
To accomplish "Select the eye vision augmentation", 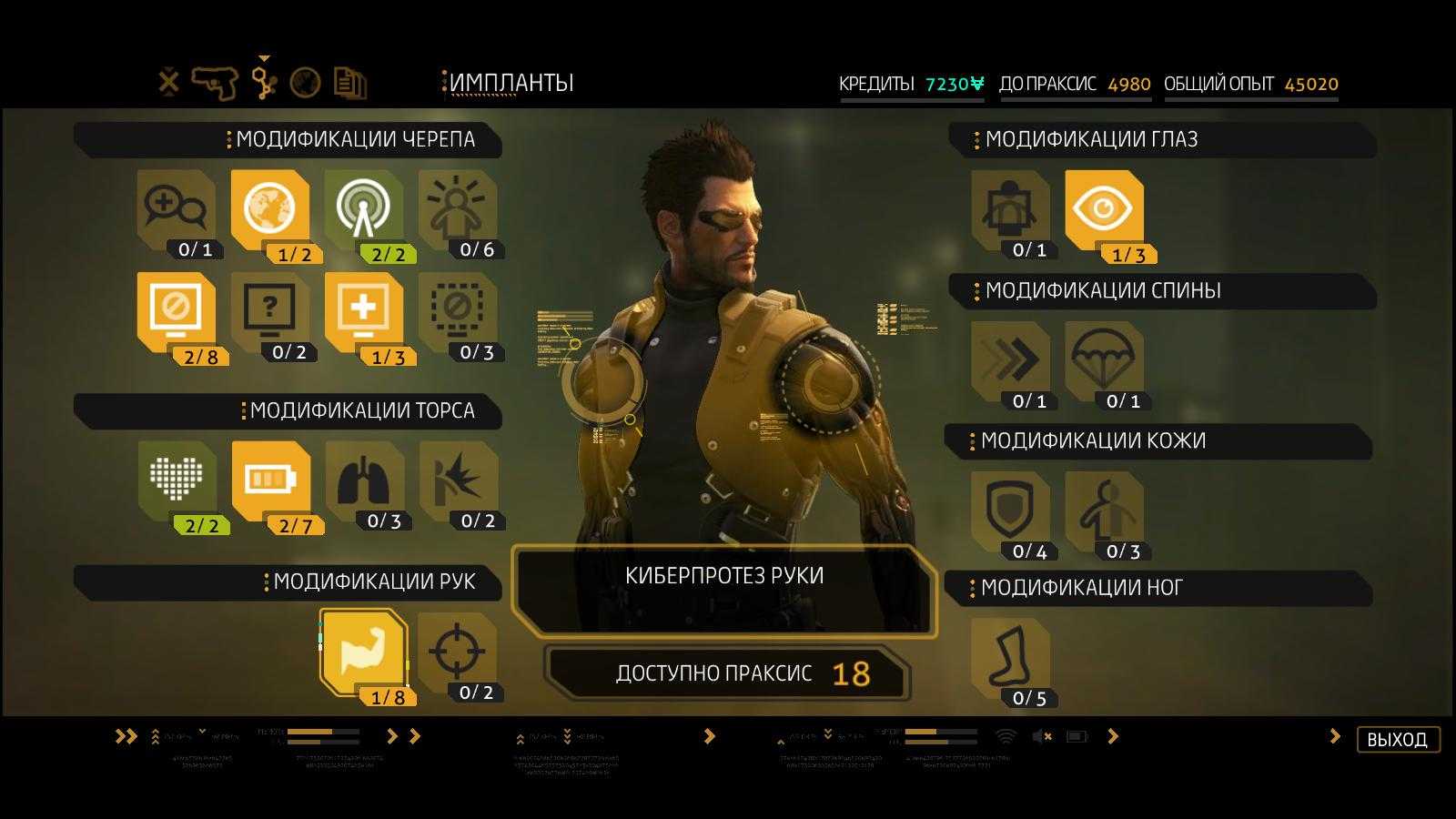I will (x=1104, y=210).
